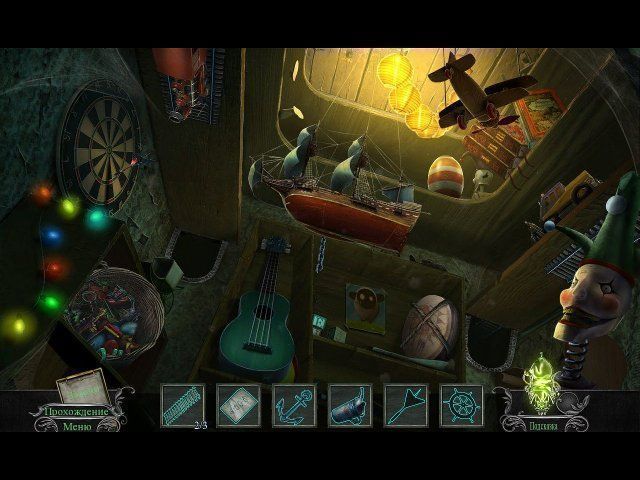The image size is (640, 480).
Task: Select the paper note inventory slot
Action: tap(238, 406)
